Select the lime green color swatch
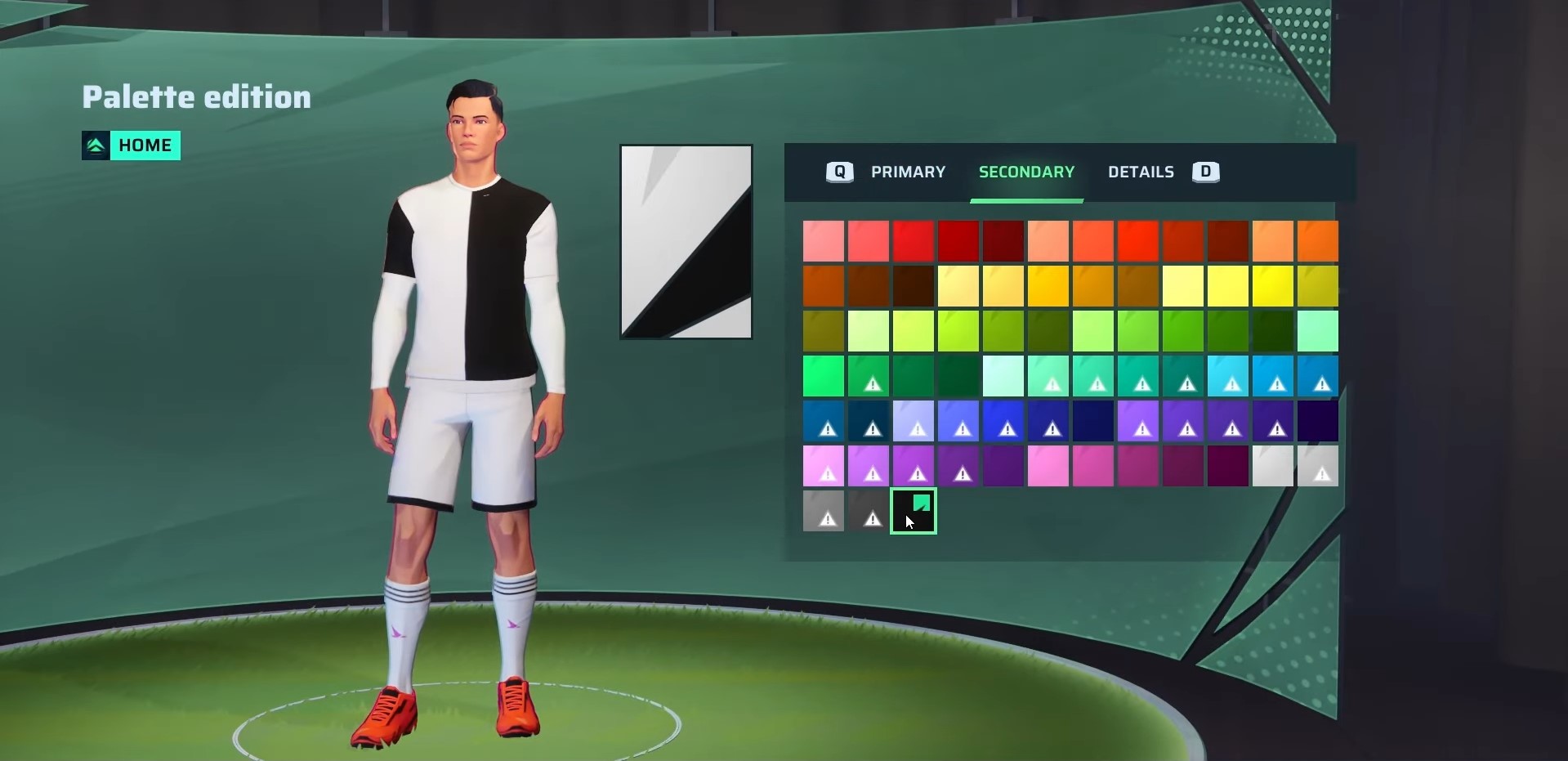The height and width of the screenshot is (761, 1568). (957, 331)
